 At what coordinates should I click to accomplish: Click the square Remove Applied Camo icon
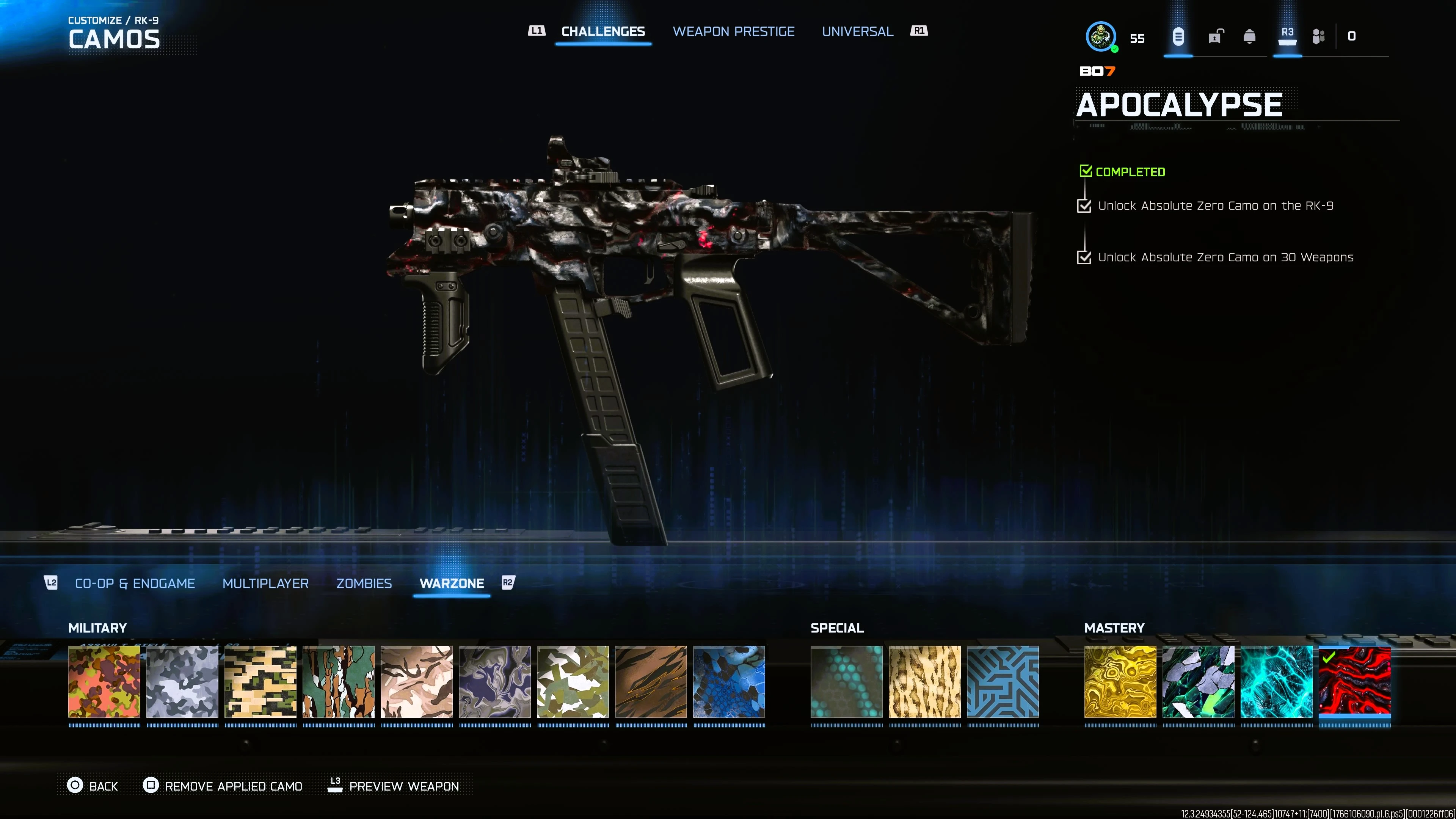click(x=151, y=786)
